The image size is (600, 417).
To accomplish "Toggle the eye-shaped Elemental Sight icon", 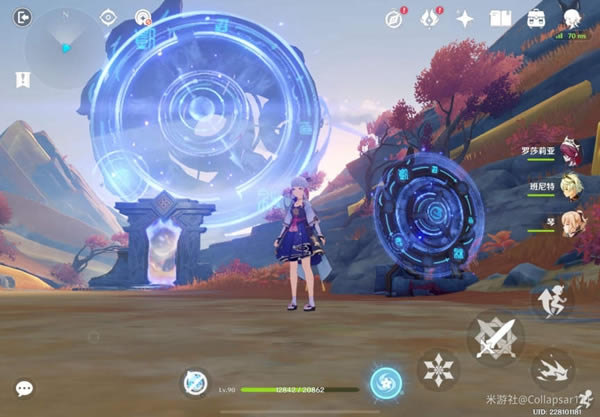I will coord(109,17).
